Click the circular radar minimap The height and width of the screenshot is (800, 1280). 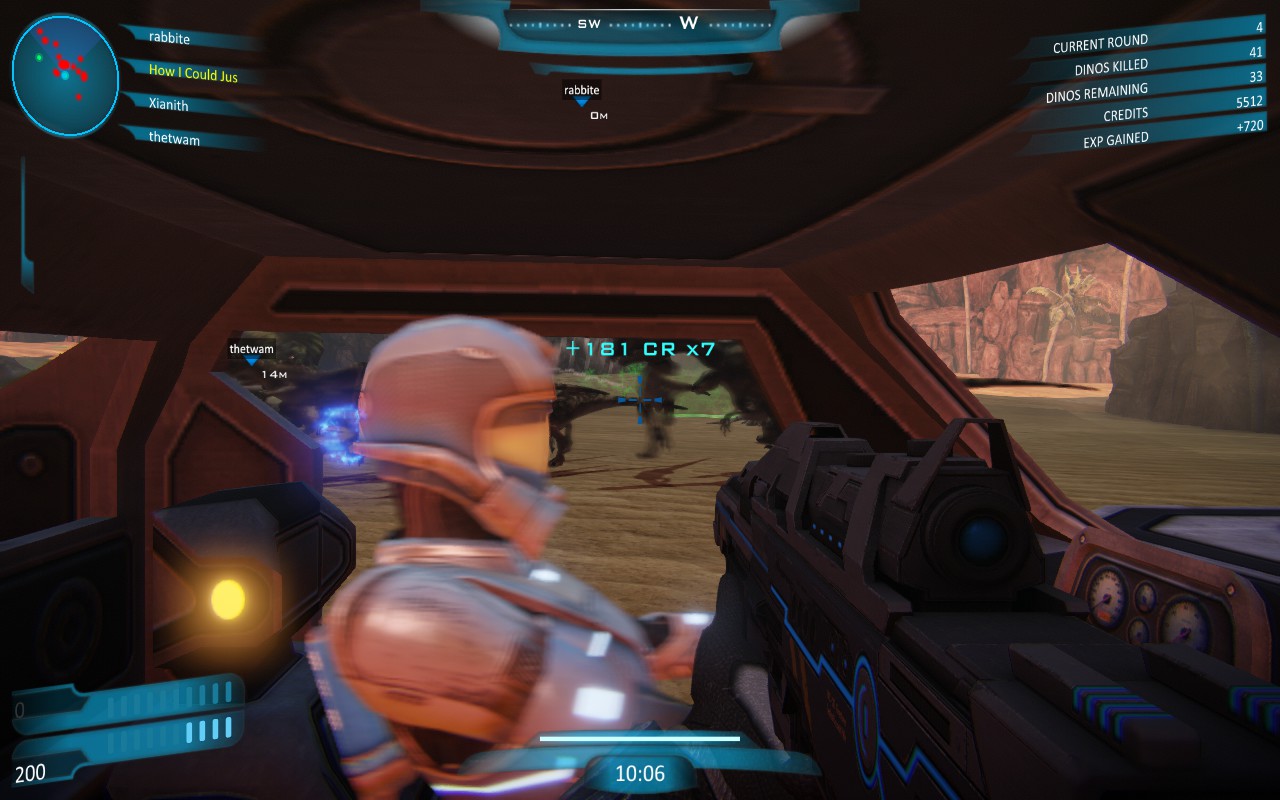point(65,75)
